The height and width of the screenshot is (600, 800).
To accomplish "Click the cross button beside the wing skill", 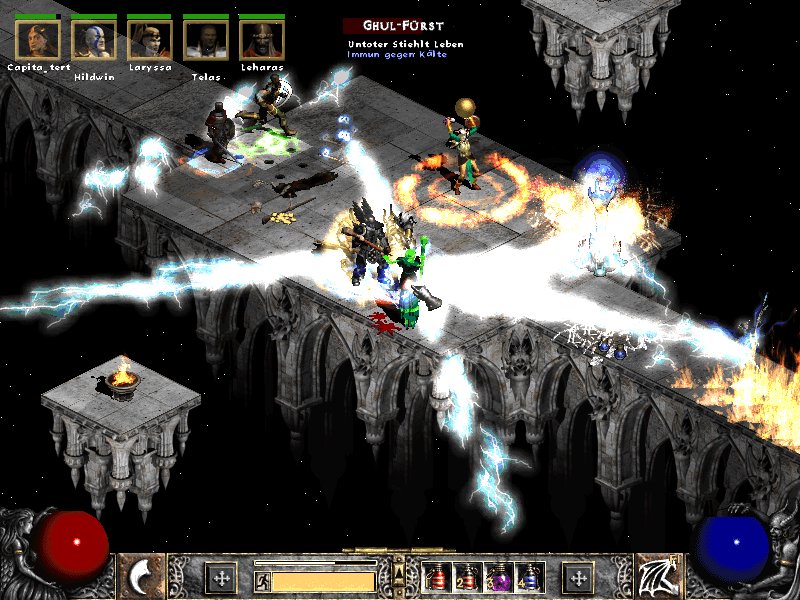I will [x=578, y=577].
